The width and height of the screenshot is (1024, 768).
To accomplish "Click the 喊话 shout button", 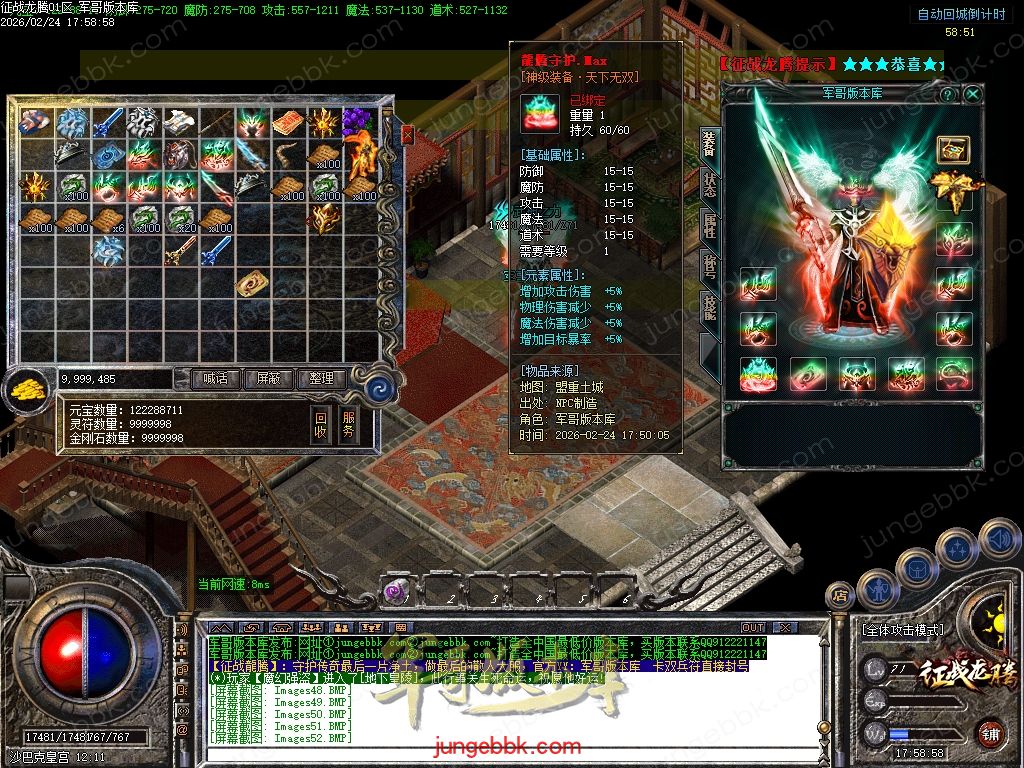I will tap(216, 379).
